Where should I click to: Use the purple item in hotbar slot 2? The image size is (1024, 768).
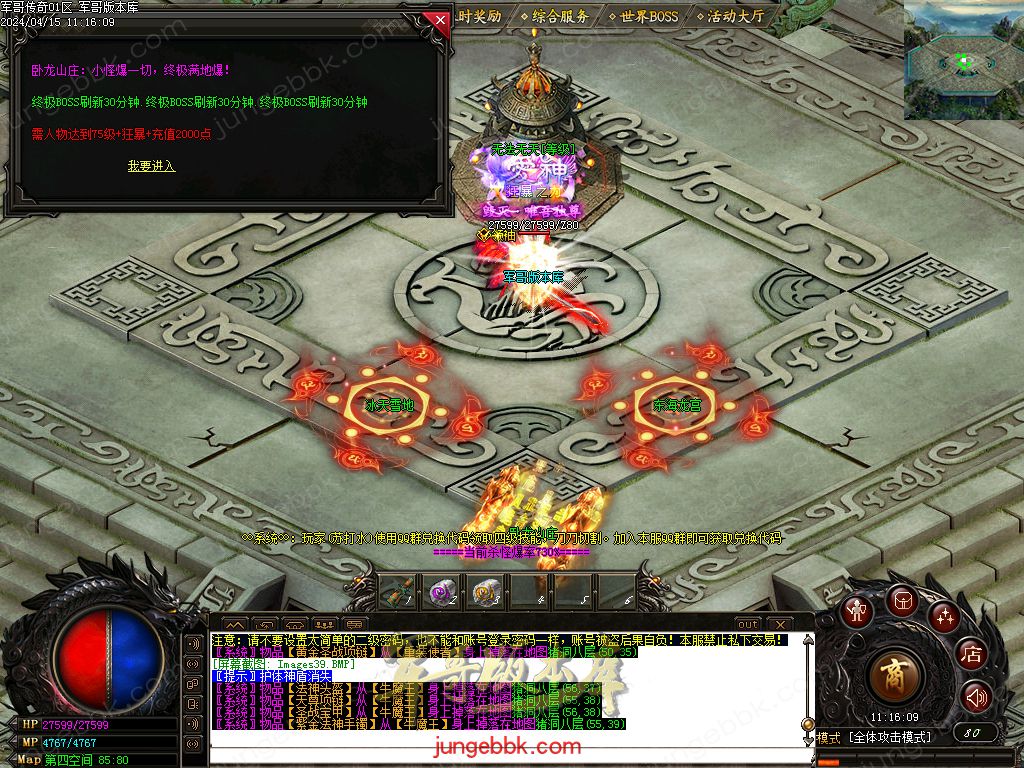[441, 592]
